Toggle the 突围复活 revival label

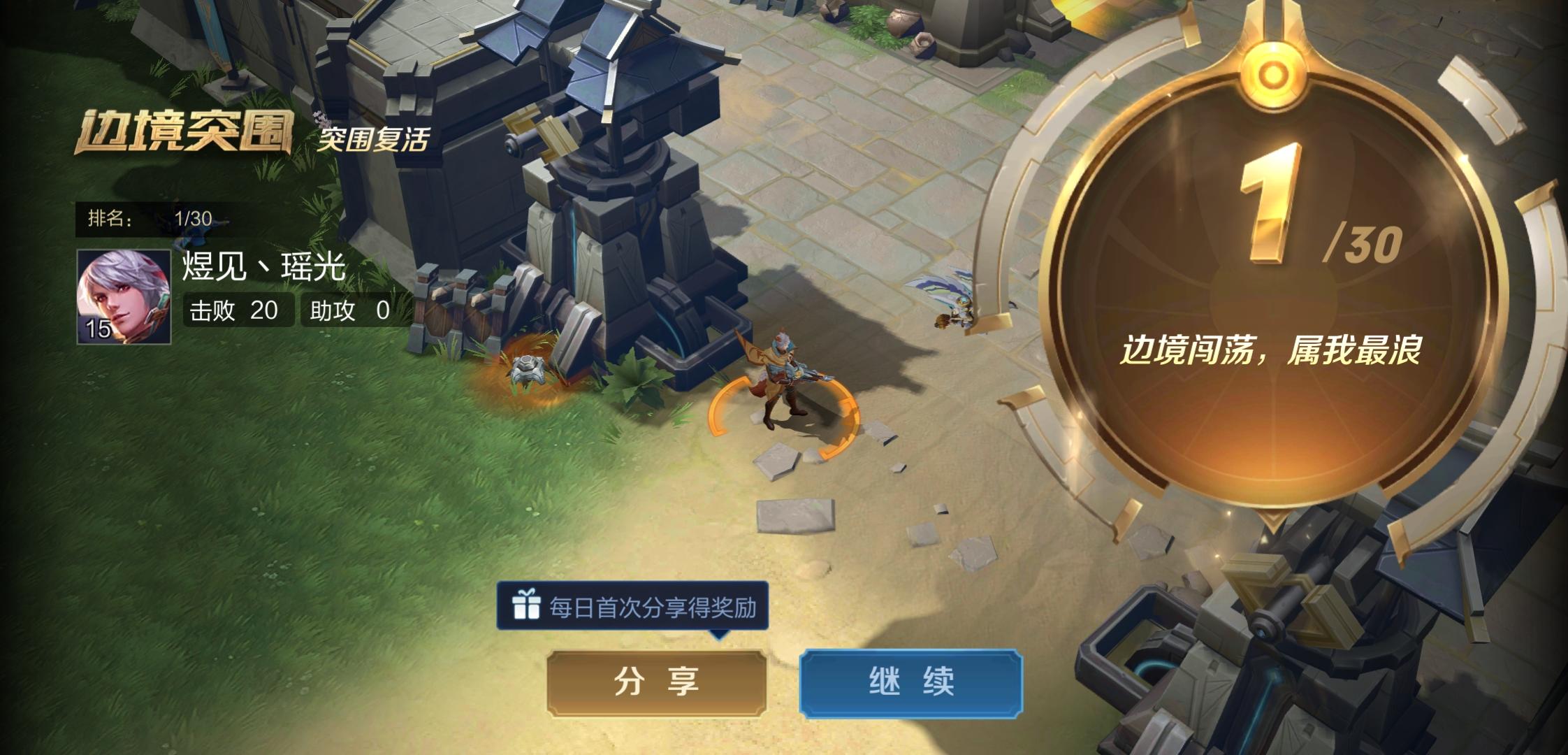(373, 138)
